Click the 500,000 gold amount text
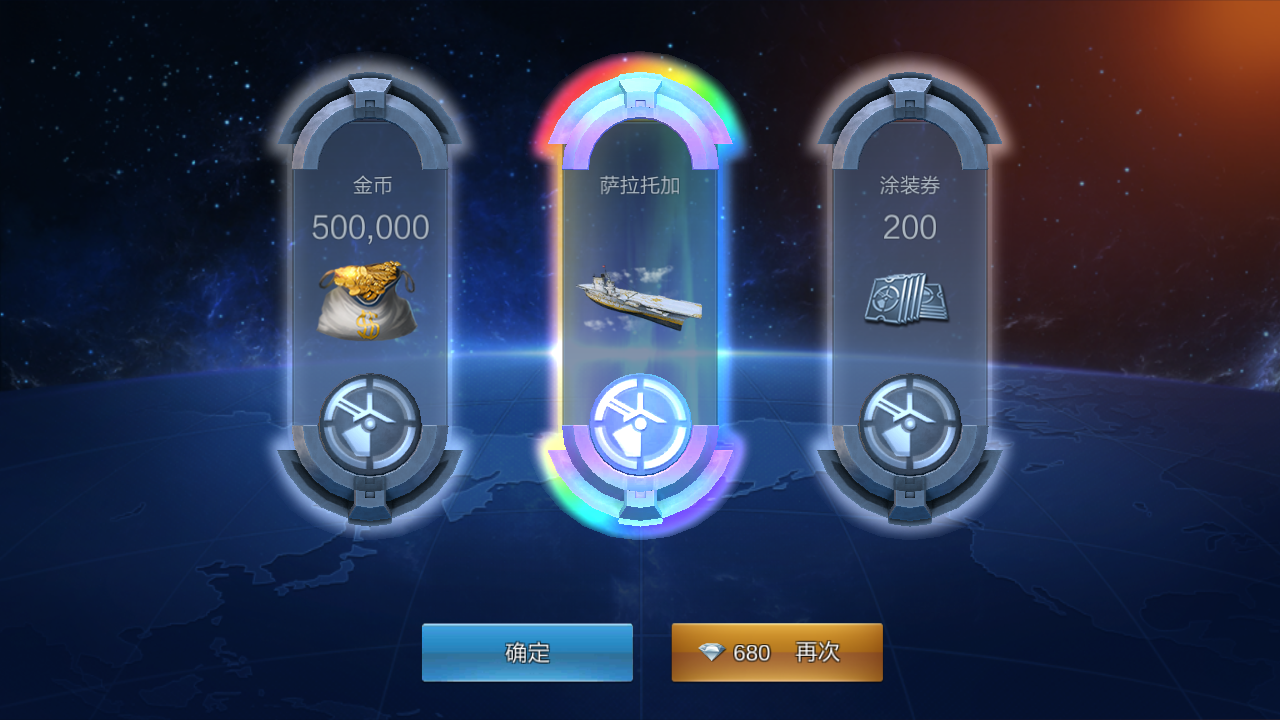This screenshot has width=1280, height=720. (x=372, y=227)
